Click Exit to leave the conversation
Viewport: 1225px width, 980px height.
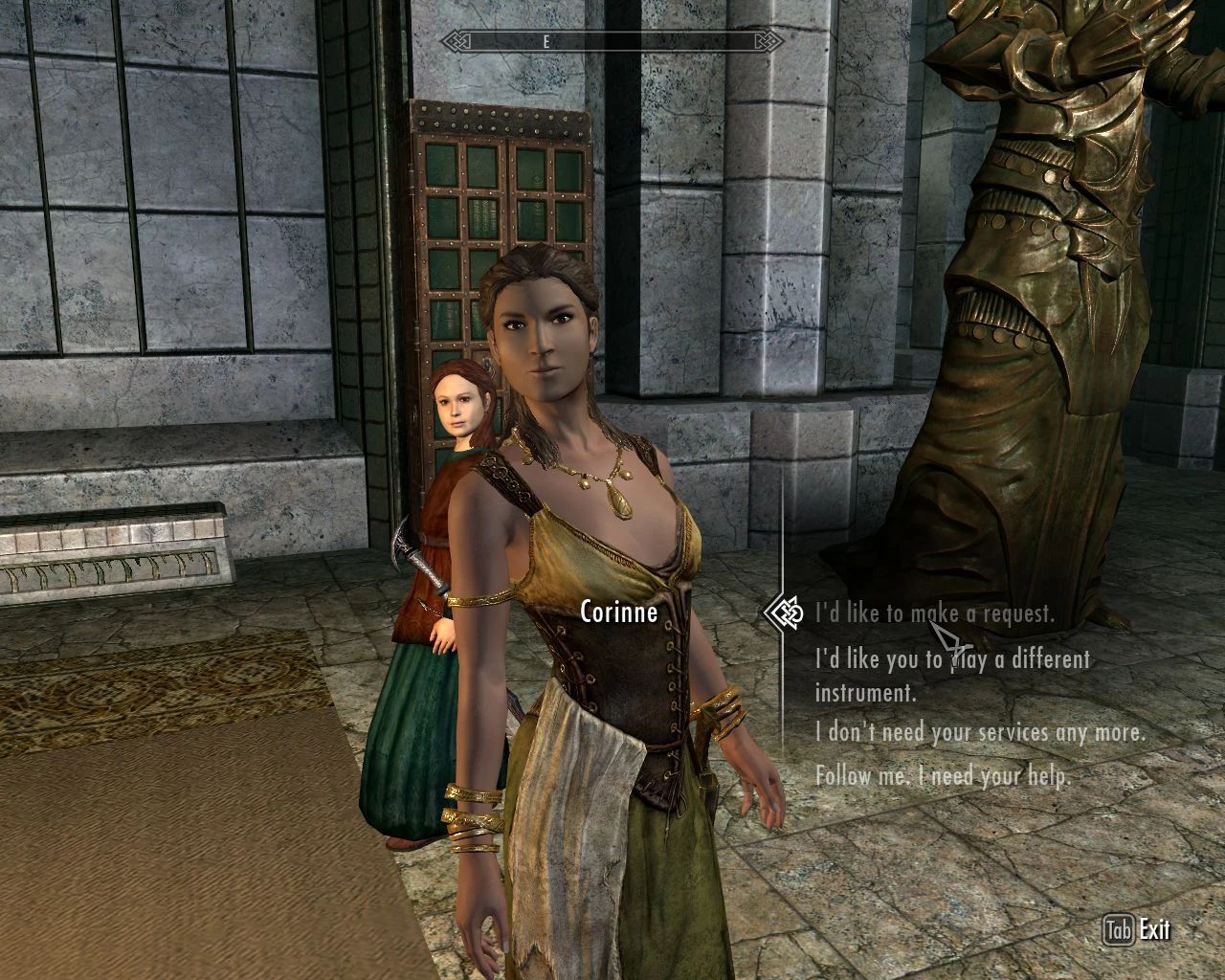click(1154, 928)
